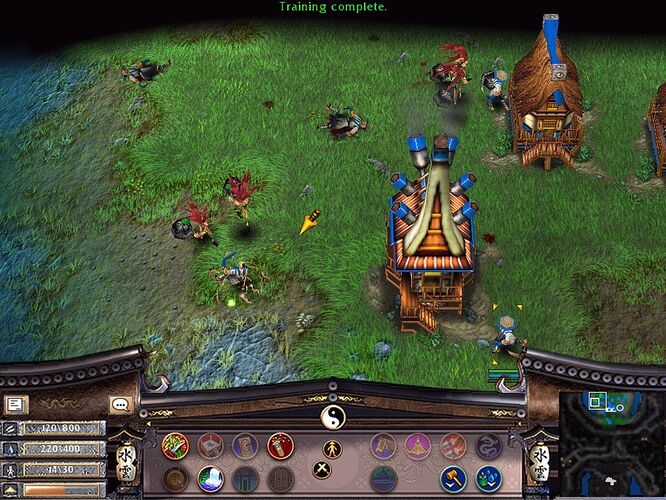Select the waterfall build icon
This screenshot has height=500, width=666.
(210, 479)
